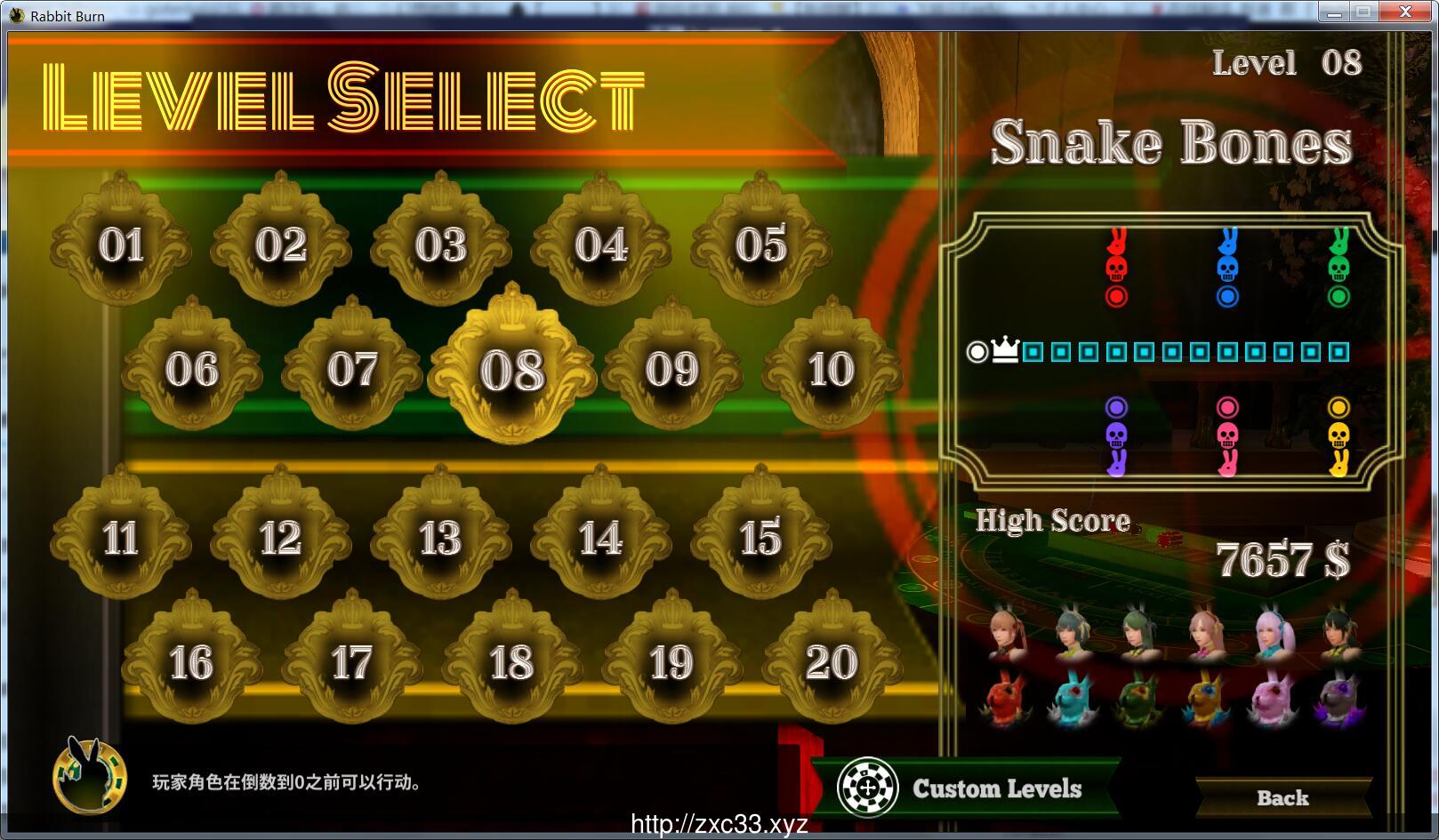
Task: Pick level 02 badge
Action: click(281, 244)
